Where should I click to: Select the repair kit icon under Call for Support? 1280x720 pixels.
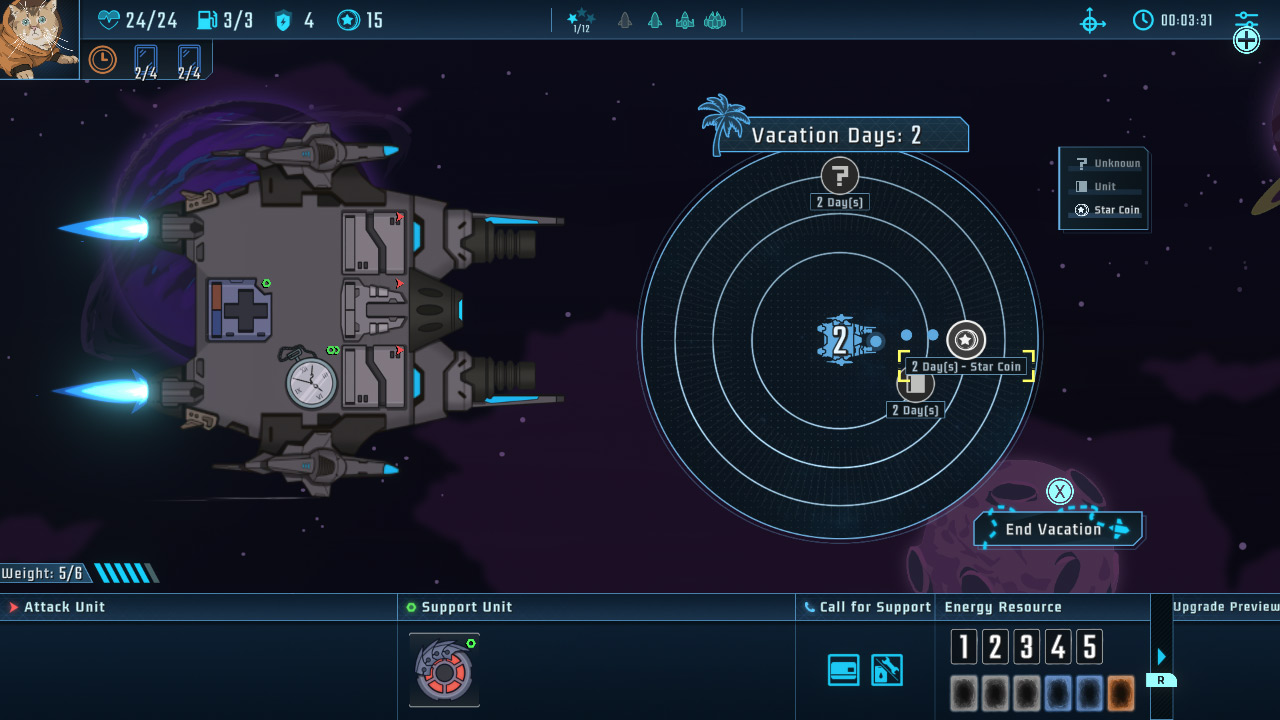(x=885, y=669)
